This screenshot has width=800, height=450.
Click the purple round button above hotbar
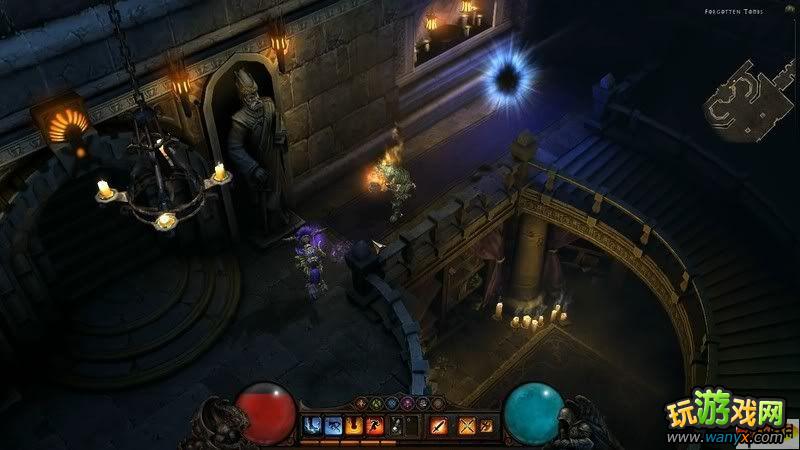click(406, 403)
